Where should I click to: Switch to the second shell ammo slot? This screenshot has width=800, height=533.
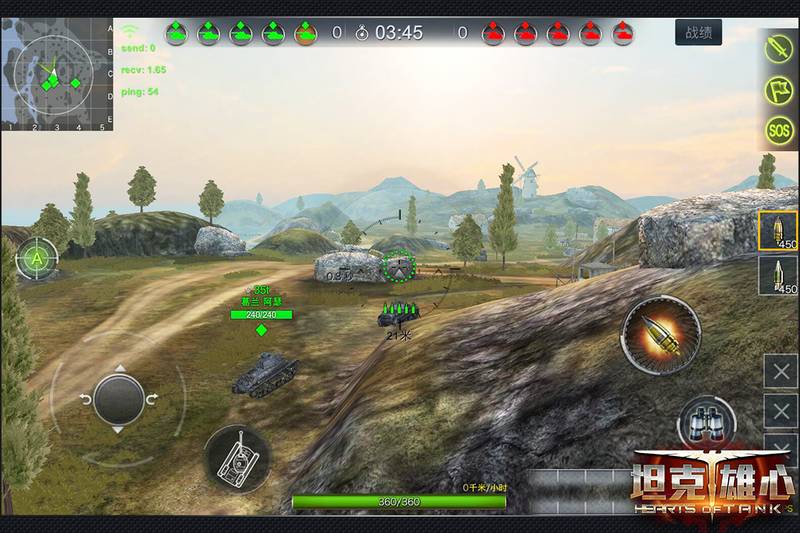(x=779, y=275)
